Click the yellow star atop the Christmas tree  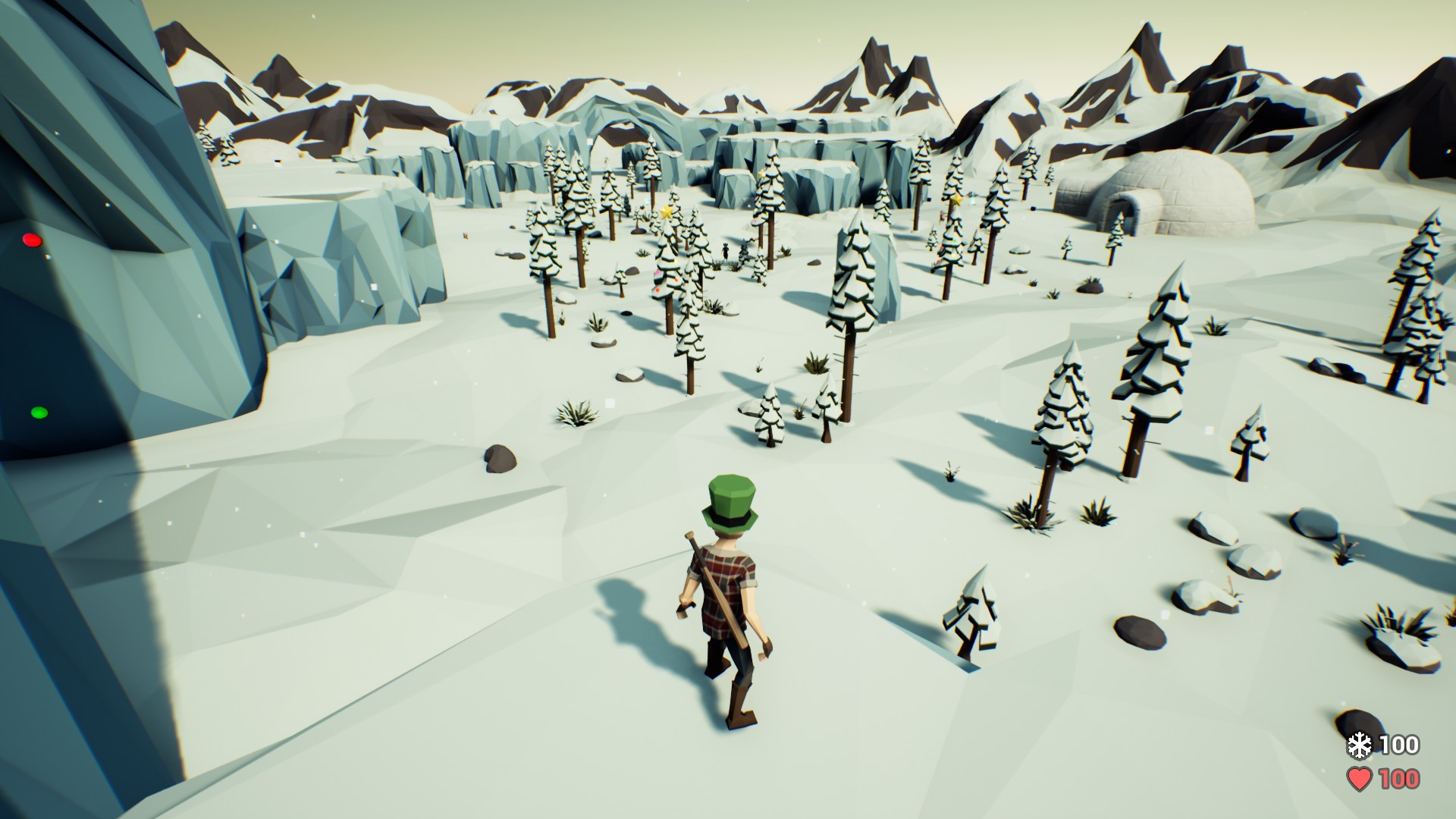tap(666, 212)
